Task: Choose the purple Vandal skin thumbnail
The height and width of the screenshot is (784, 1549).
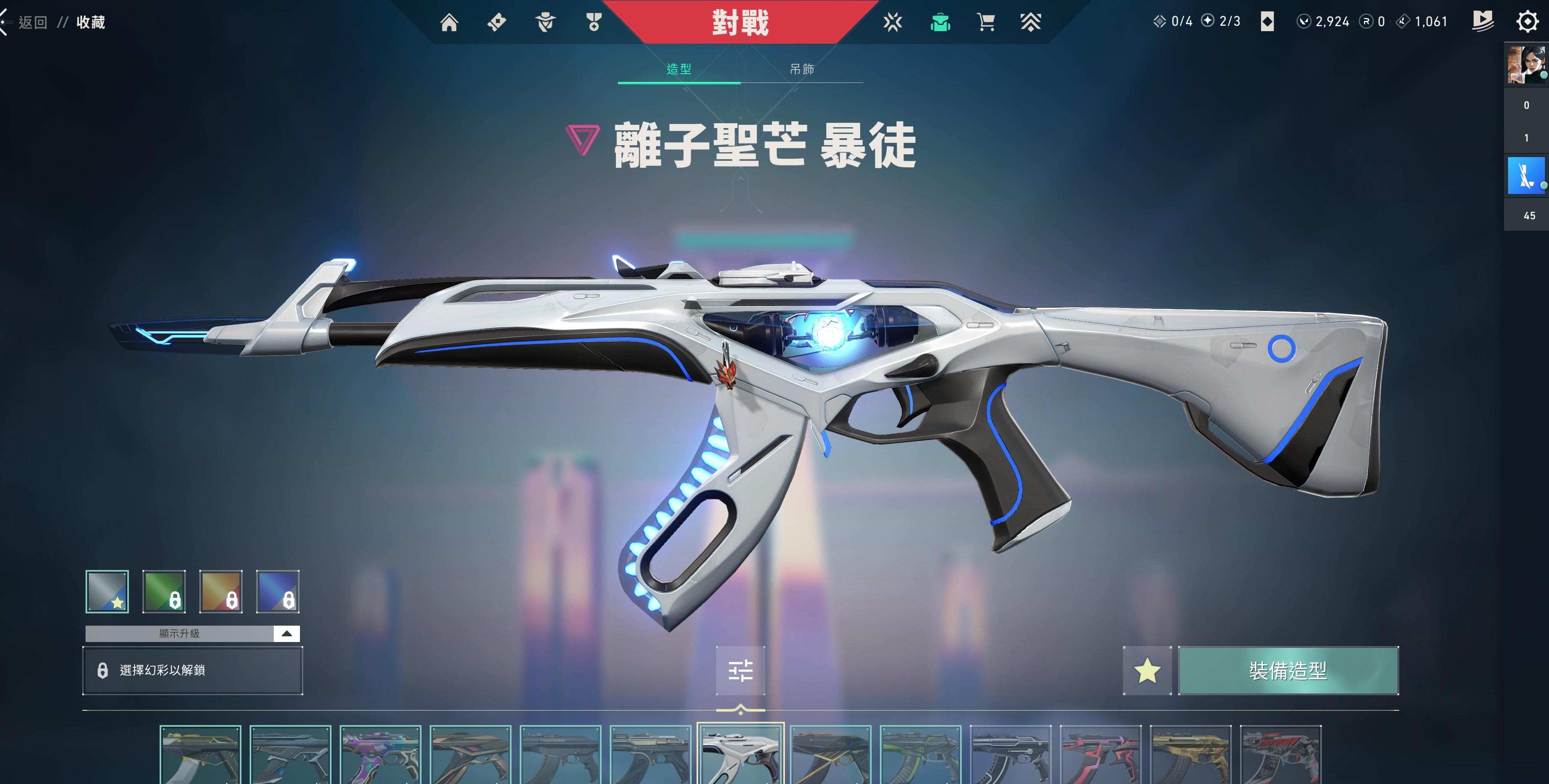Action: [x=380, y=755]
